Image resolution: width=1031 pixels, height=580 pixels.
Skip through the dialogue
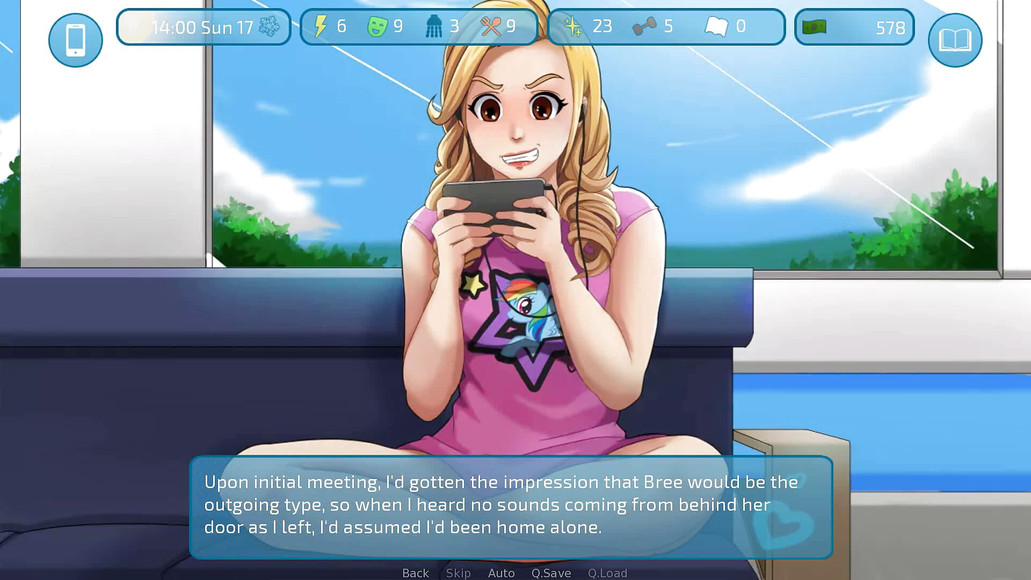(x=458, y=573)
